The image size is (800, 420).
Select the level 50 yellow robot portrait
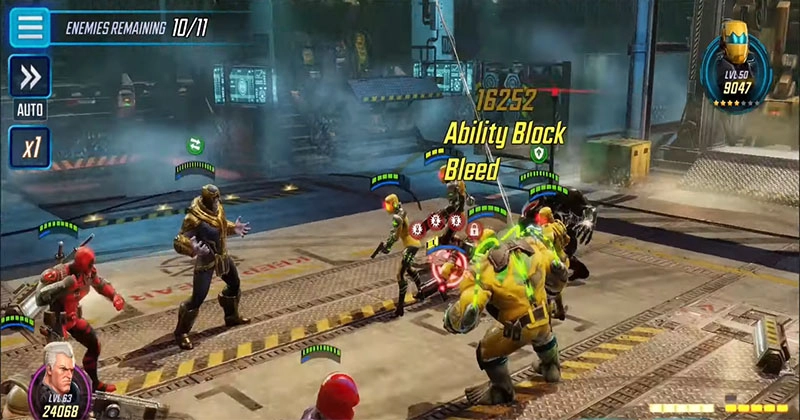738,64
